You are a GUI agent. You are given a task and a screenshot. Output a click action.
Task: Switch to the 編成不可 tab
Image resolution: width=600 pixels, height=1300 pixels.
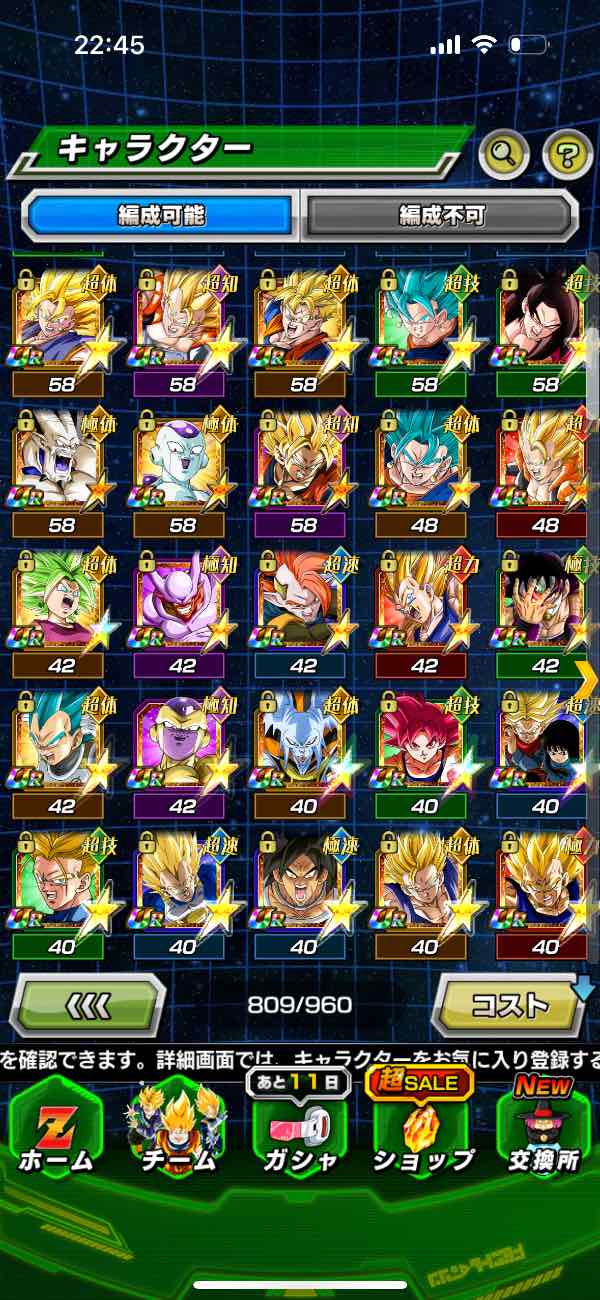[441, 215]
